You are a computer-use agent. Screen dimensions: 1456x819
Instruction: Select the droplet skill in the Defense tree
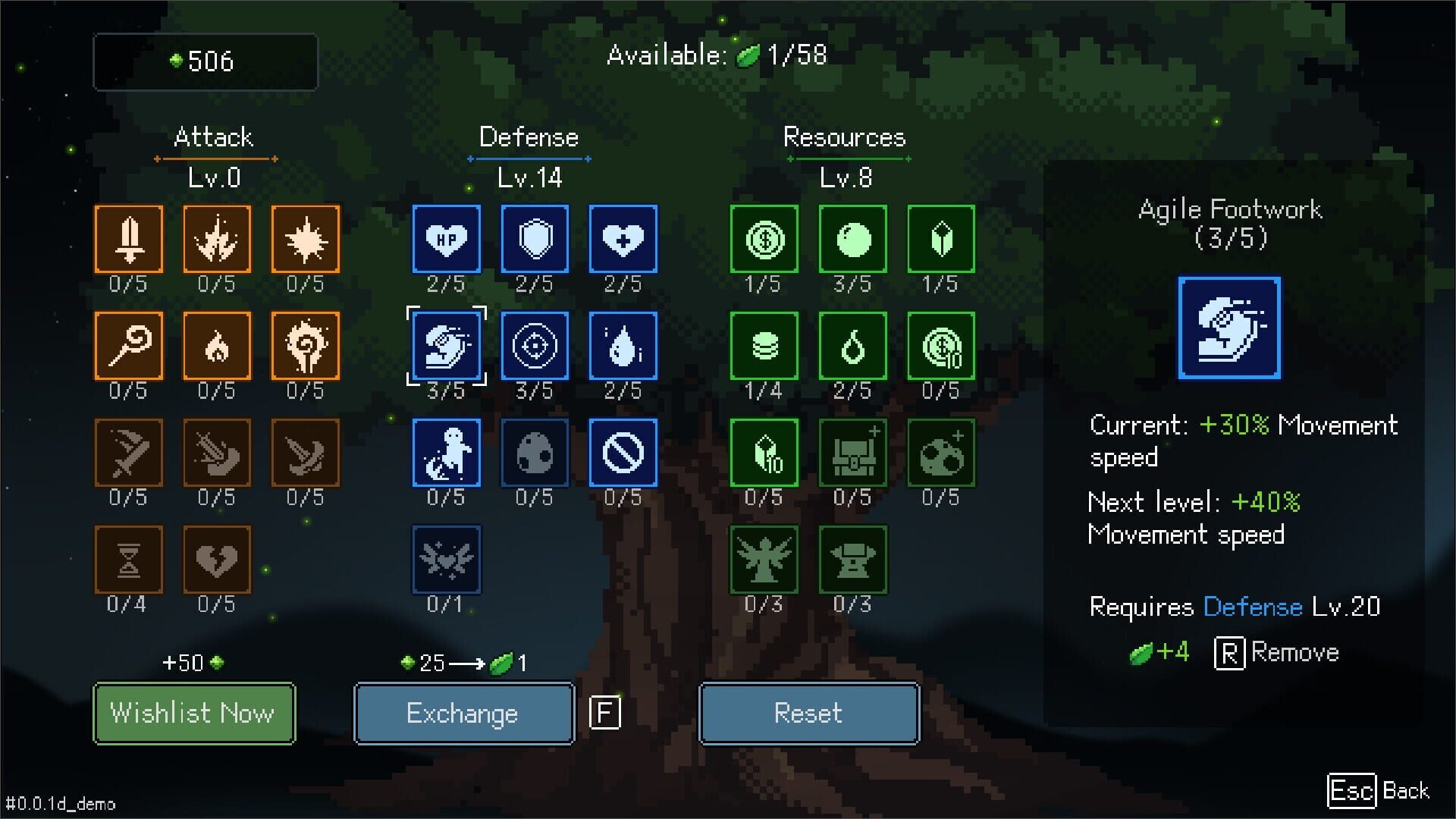623,346
